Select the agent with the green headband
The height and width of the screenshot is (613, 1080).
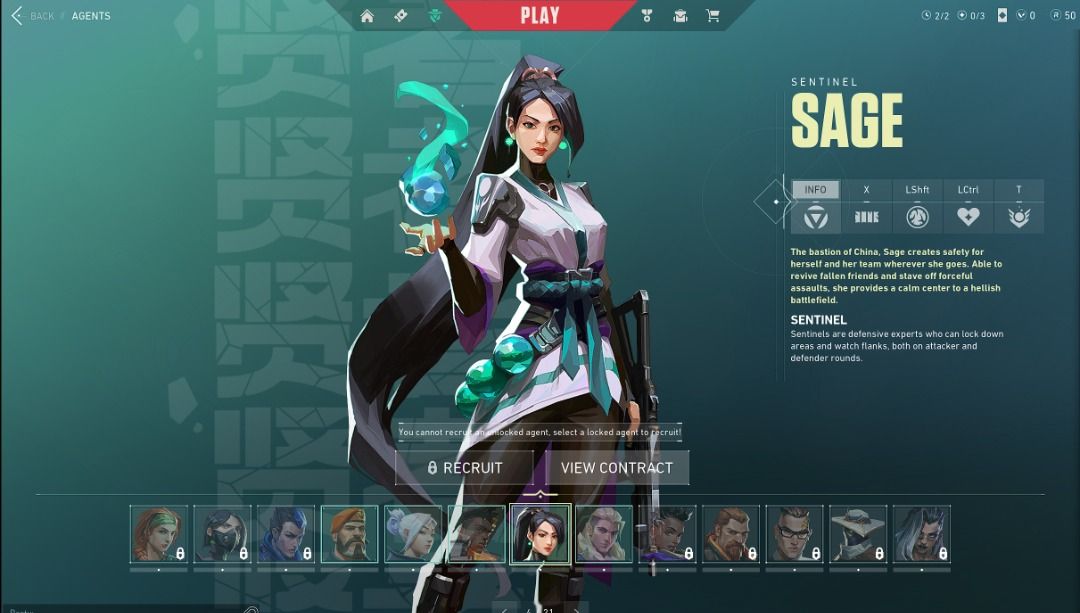159,534
